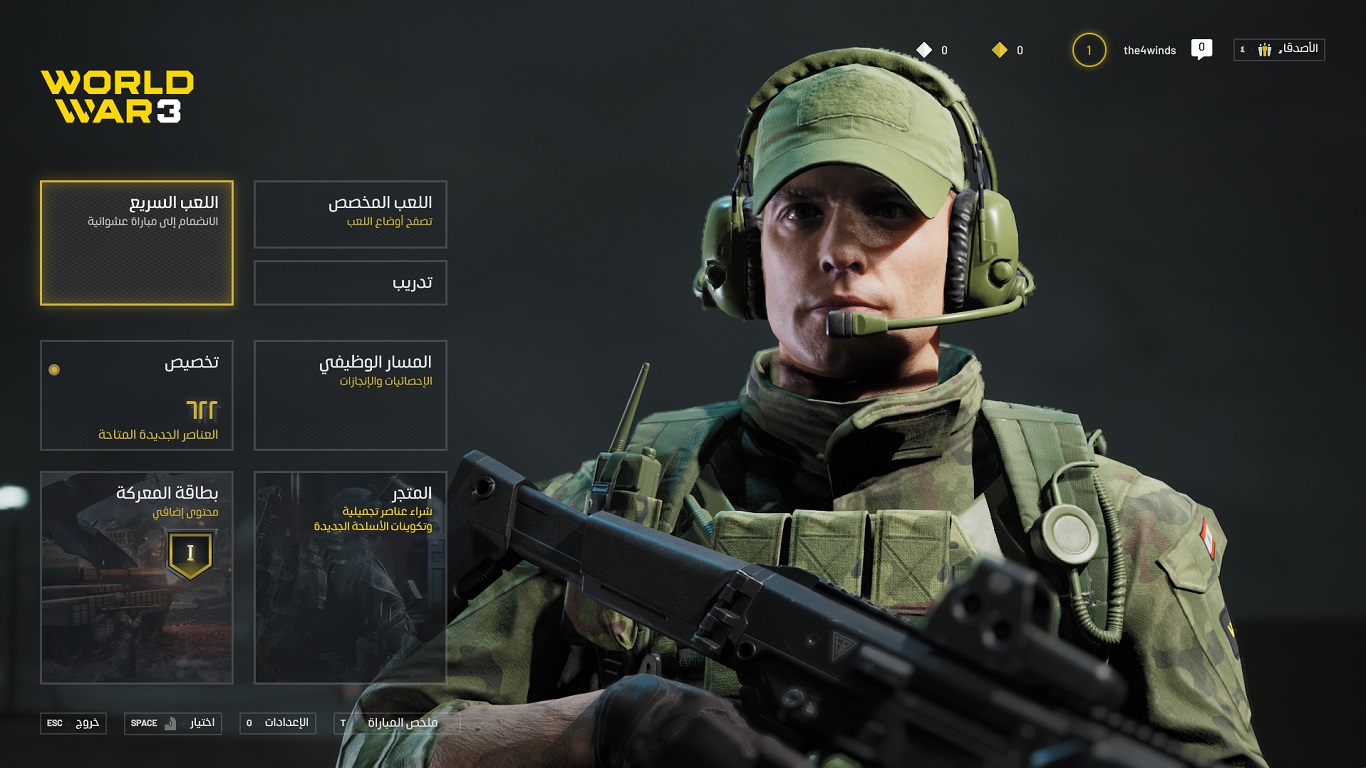Show the Match Summary (ملخص المباراة)
This screenshot has height=768, width=1366.
pyautogui.click(x=397, y=723)
